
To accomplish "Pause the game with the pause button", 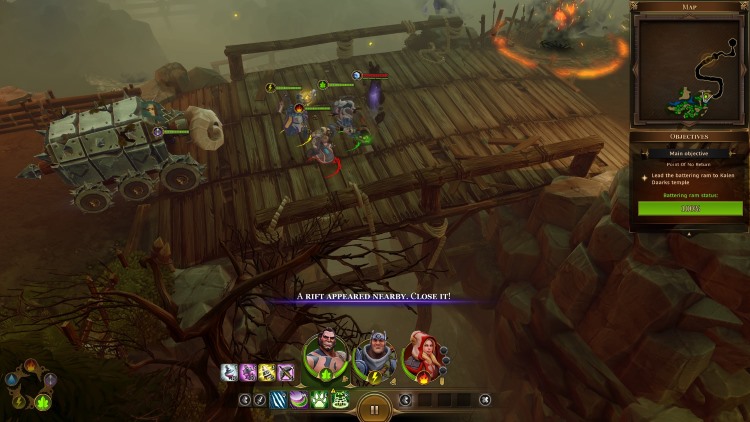I will pos(375,408).
